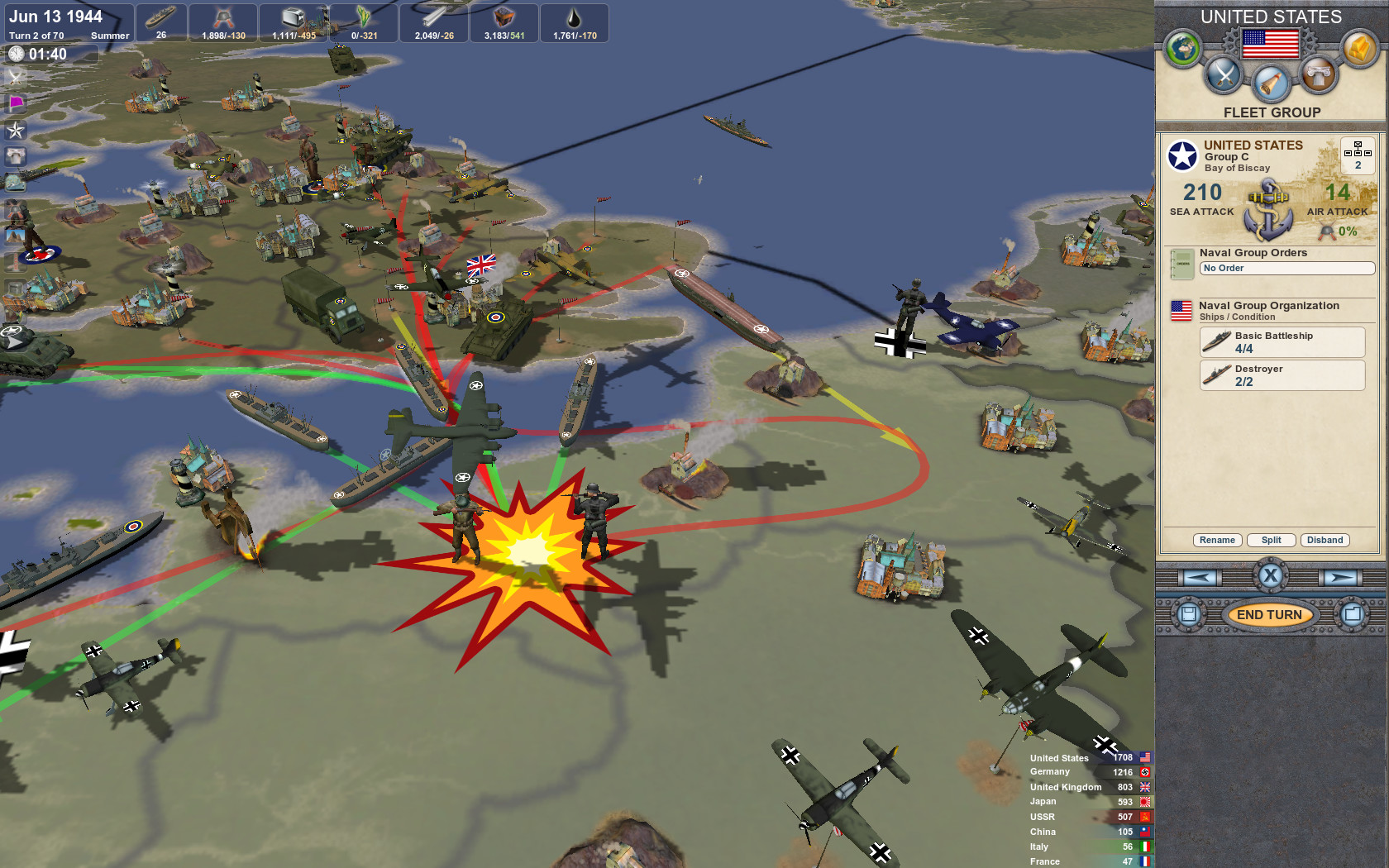Click the transport ship icon showing 26
The image size is (1389, 868).
[x=161, y=18]
